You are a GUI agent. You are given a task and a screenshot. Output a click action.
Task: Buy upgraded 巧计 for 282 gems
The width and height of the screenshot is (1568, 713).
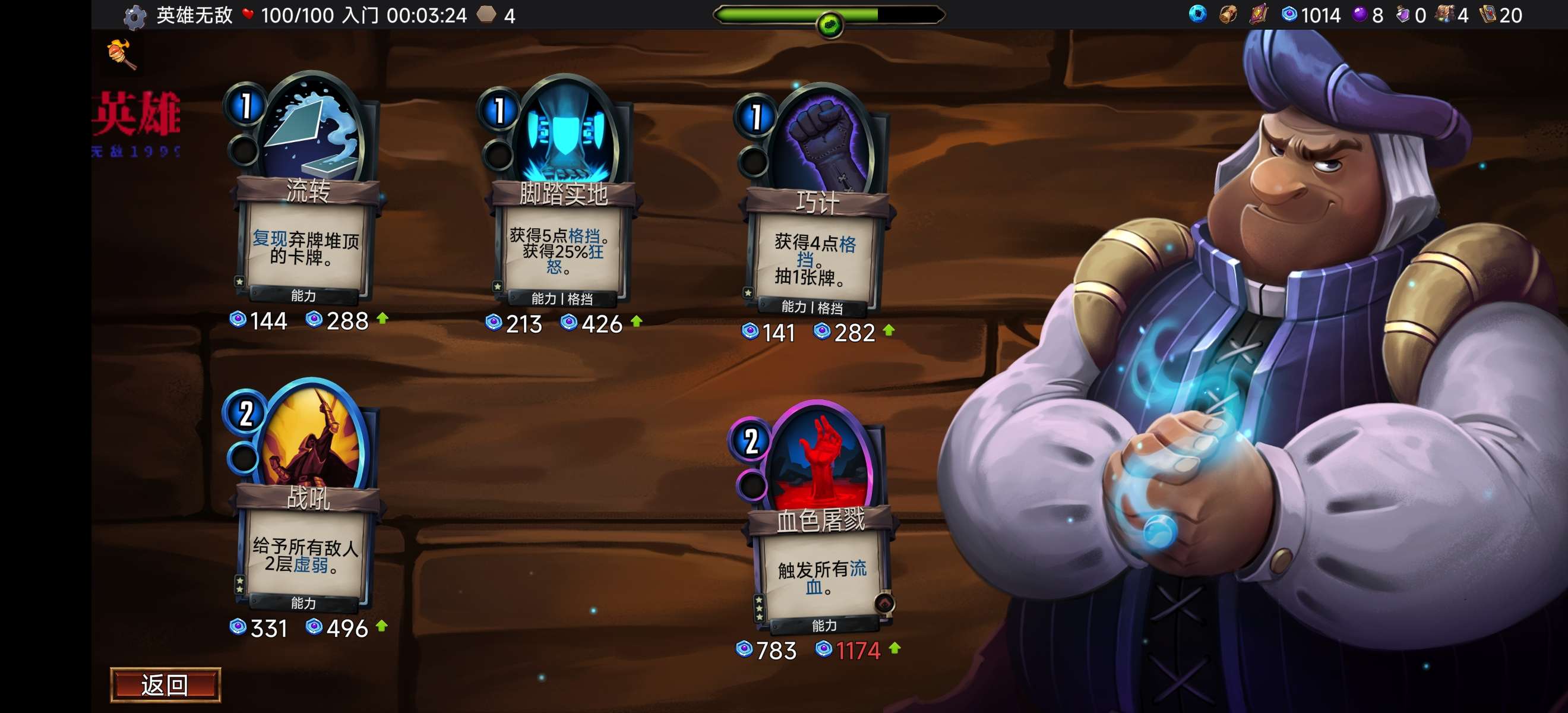[x=853, y=333]
